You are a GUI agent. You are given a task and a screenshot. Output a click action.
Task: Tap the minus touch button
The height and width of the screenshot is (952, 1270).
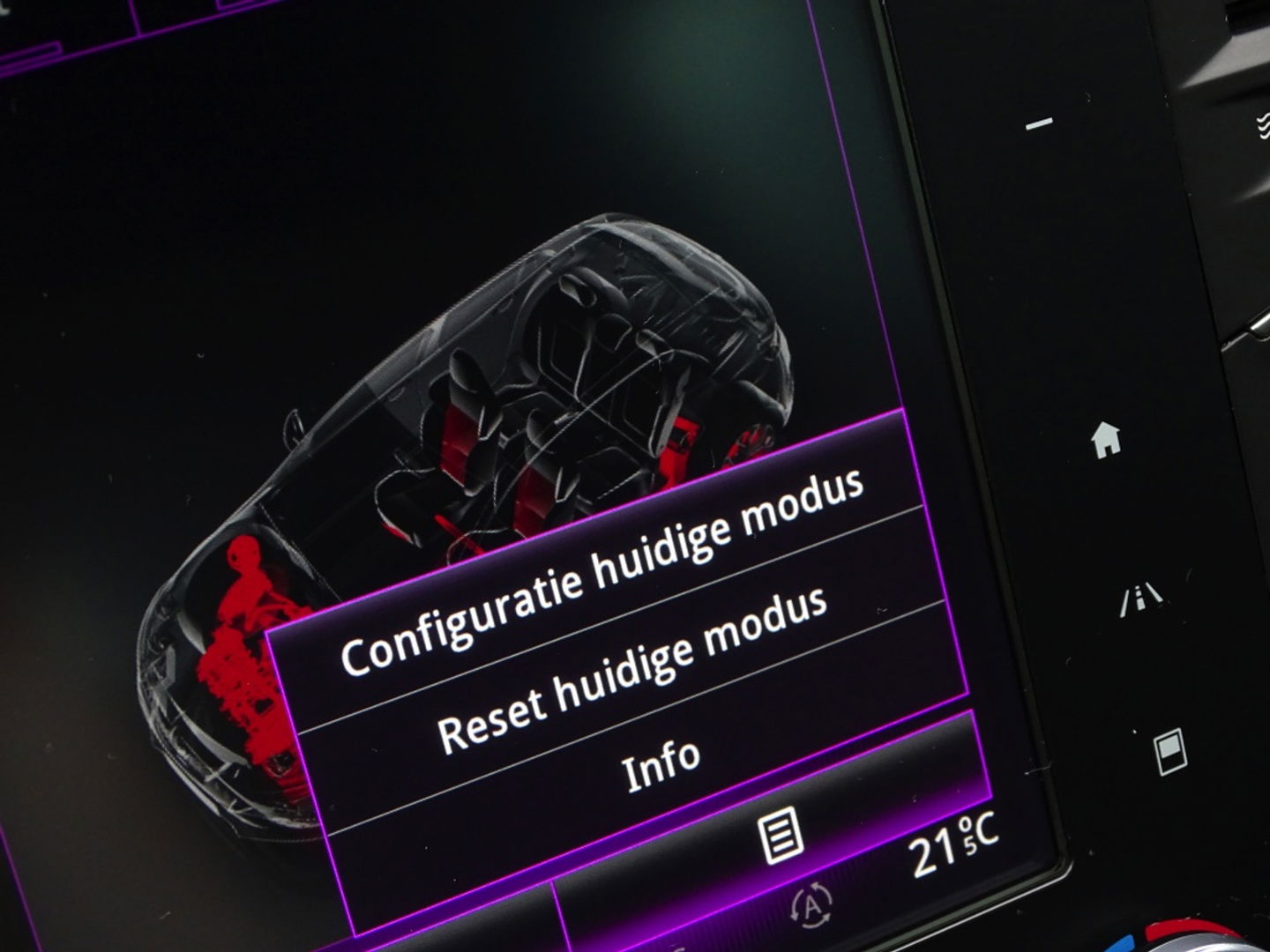tap(1039, 124)
